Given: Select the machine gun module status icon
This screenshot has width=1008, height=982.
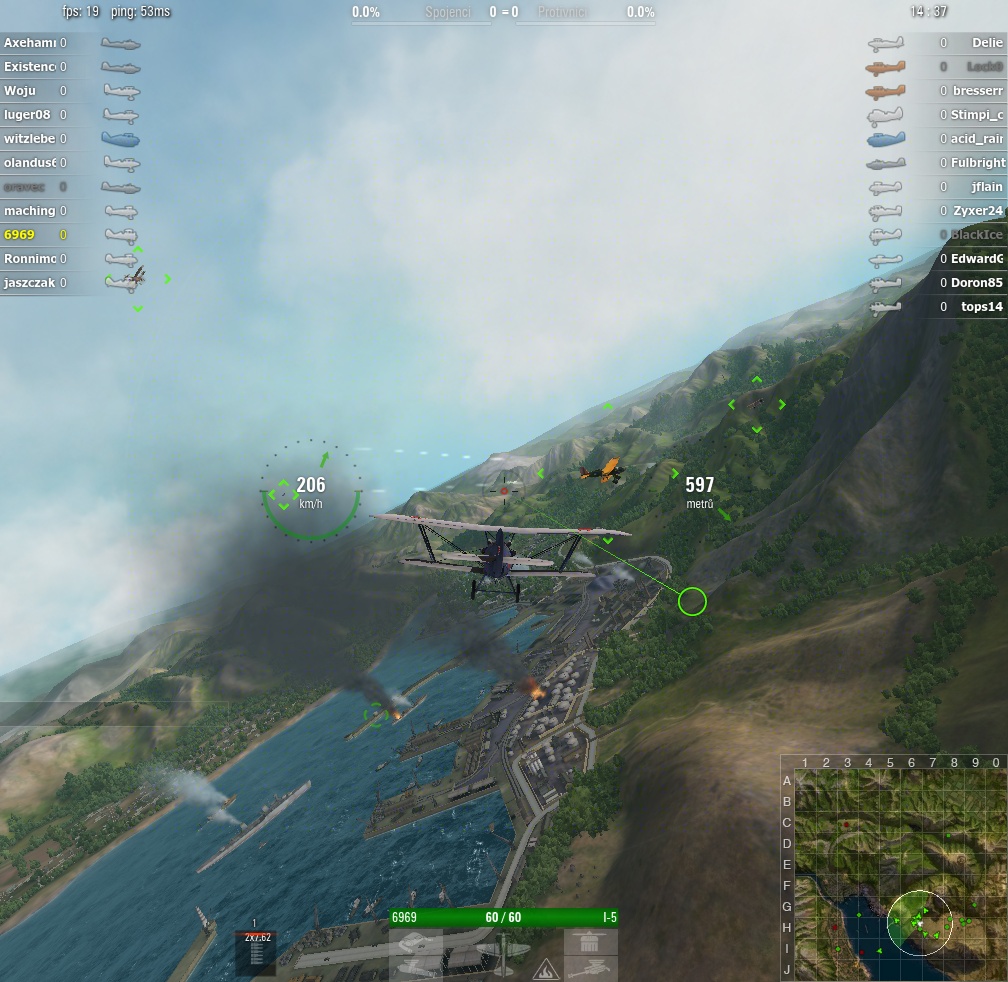Looking at the screenshot, I should pos(590,967).
